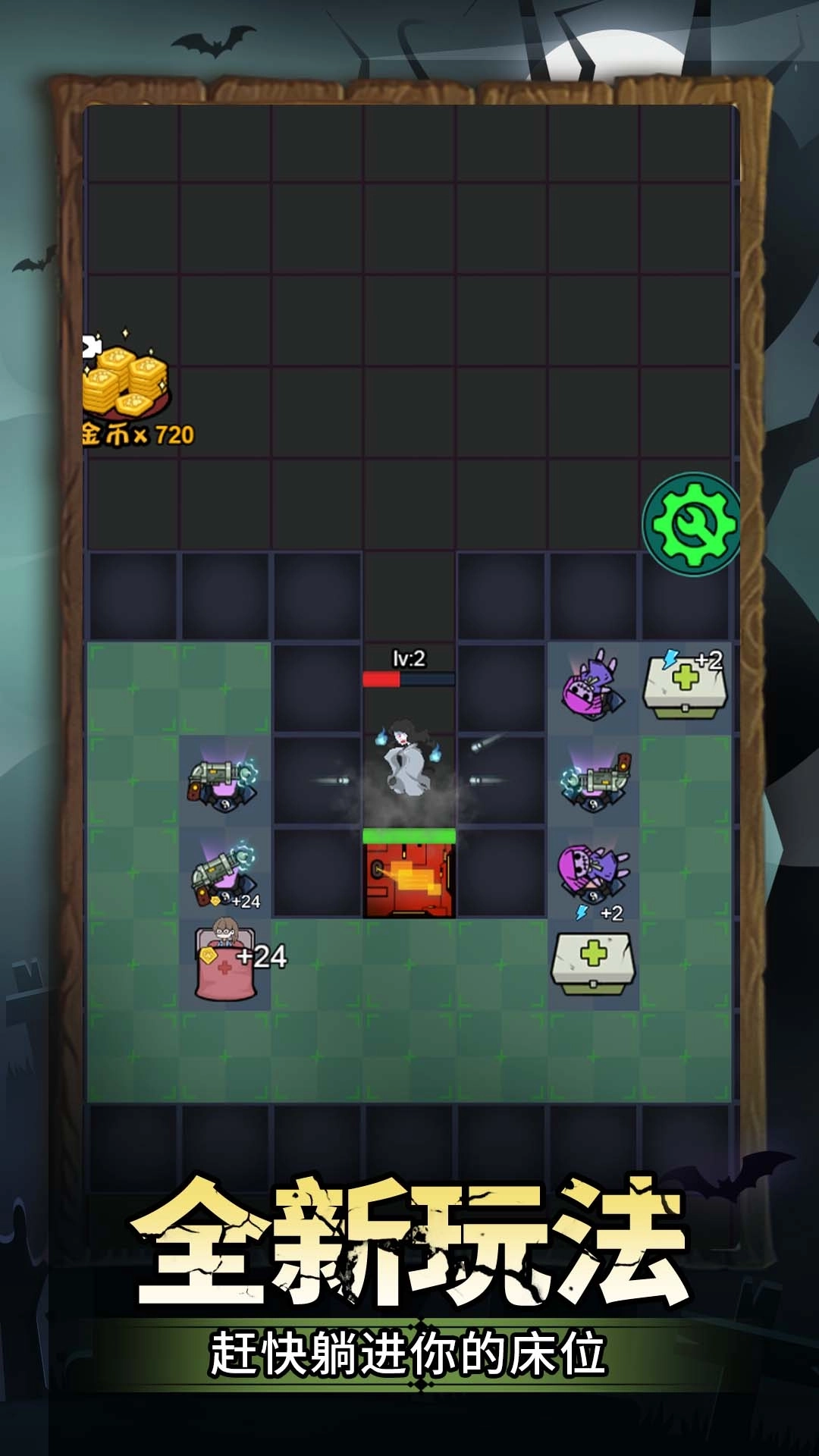
Task: Choose the turret labeled +24
Action: (x=224, y=874)
